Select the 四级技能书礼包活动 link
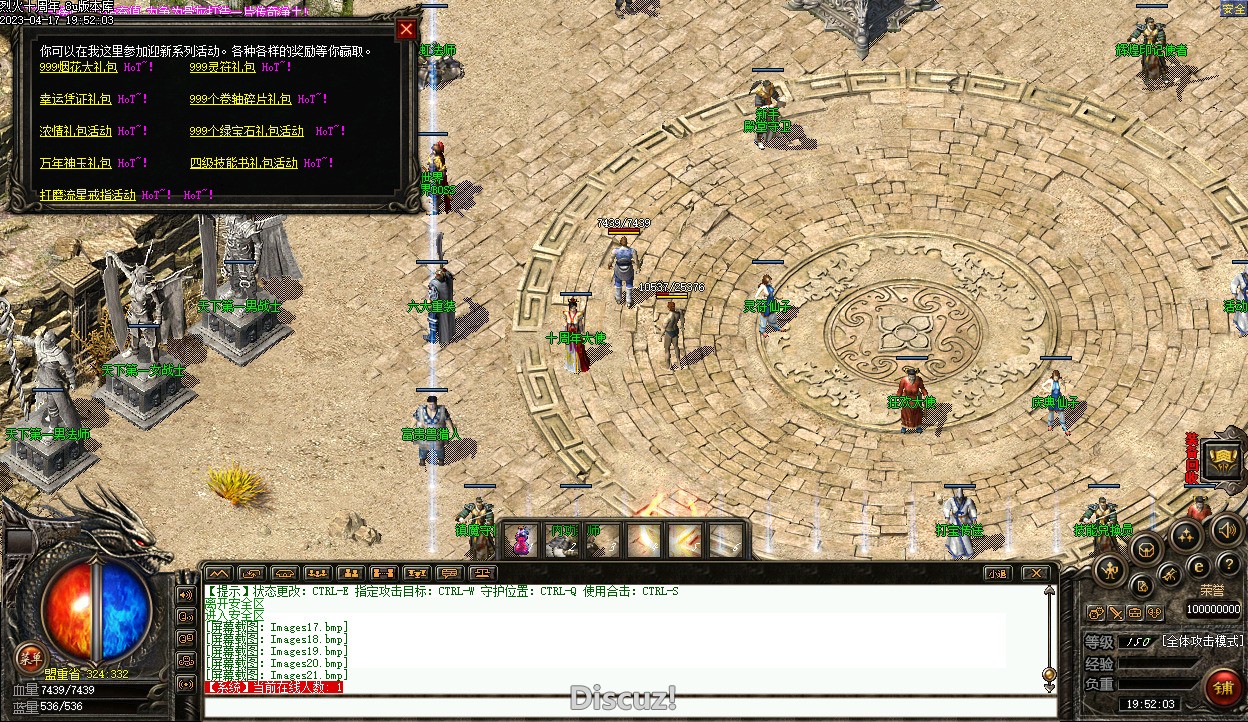Screen dimensions: 1248x722 (243, 163)
